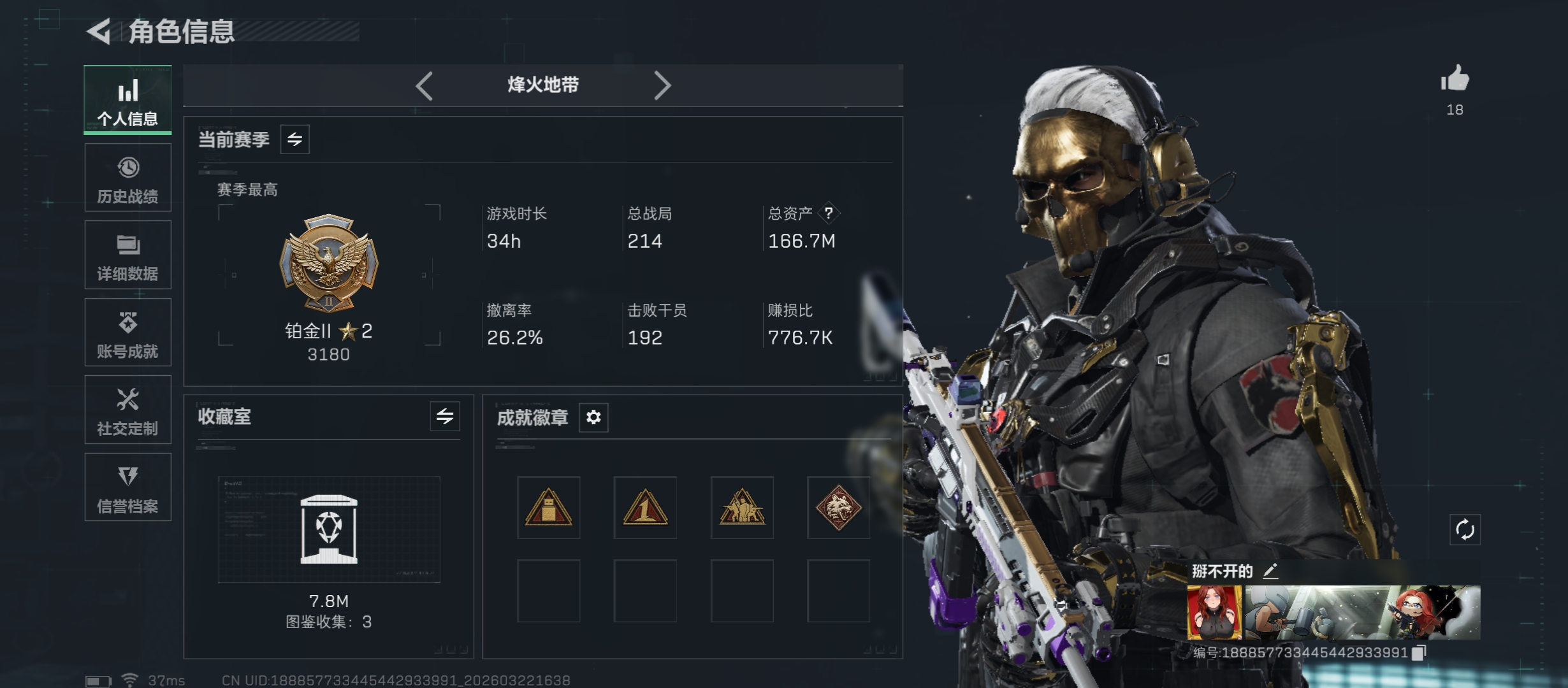Go back from the 角色信息 screen
This screenshot has width=1568, height=688.
pos(99,31)
